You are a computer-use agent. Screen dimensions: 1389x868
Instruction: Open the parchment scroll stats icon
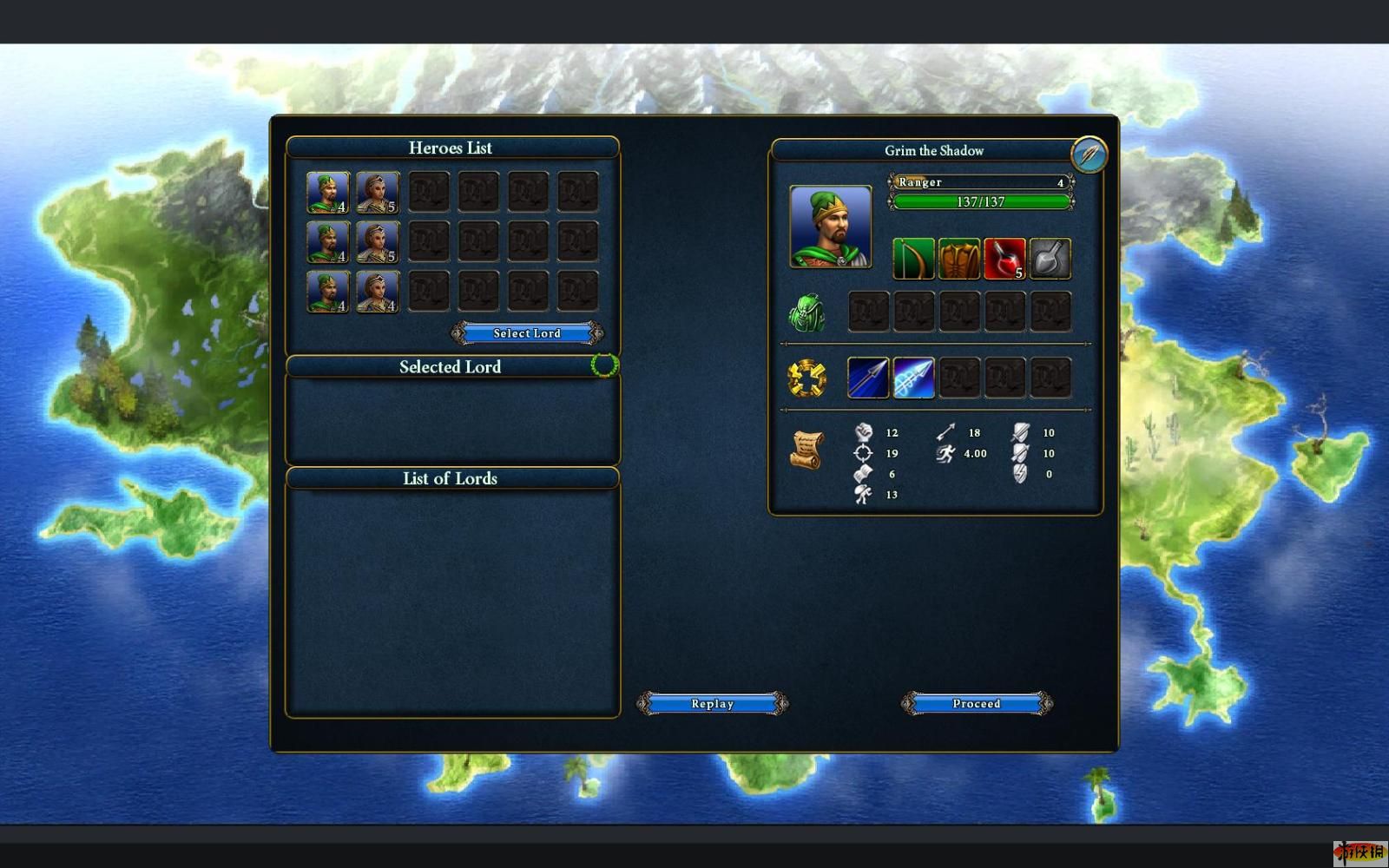click(806, 450)
